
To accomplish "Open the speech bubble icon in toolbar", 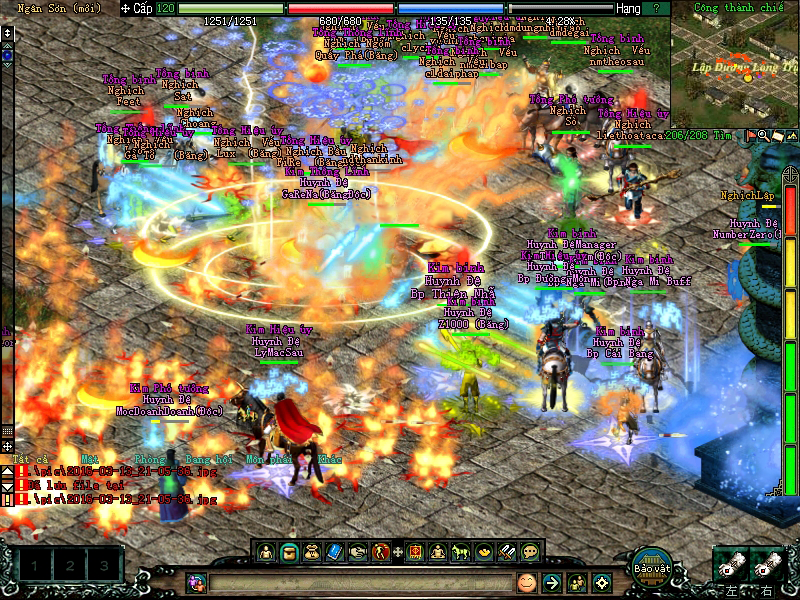I will tap(530, 551).
